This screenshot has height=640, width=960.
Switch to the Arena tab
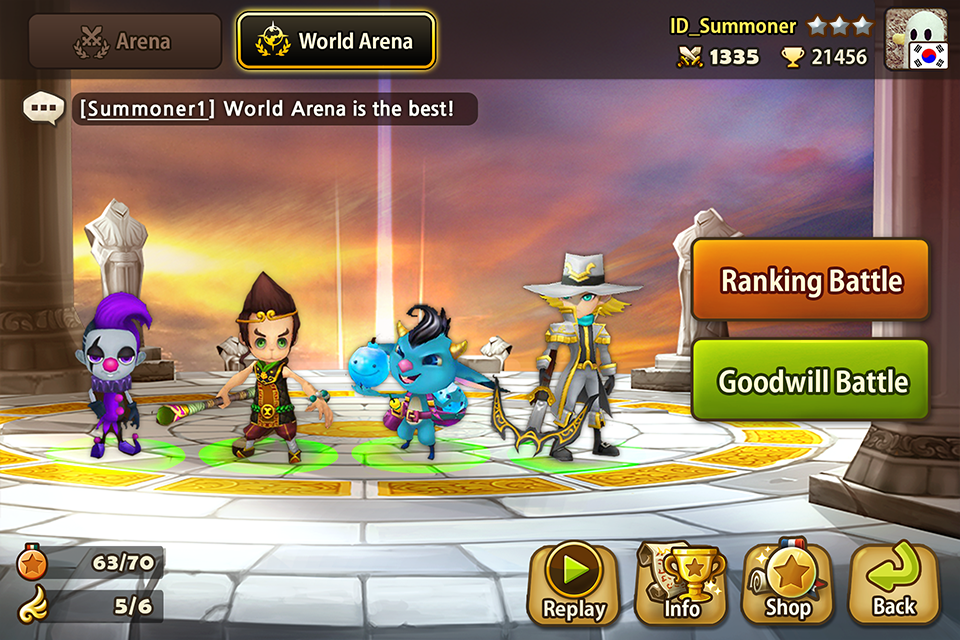click(125, 42)
